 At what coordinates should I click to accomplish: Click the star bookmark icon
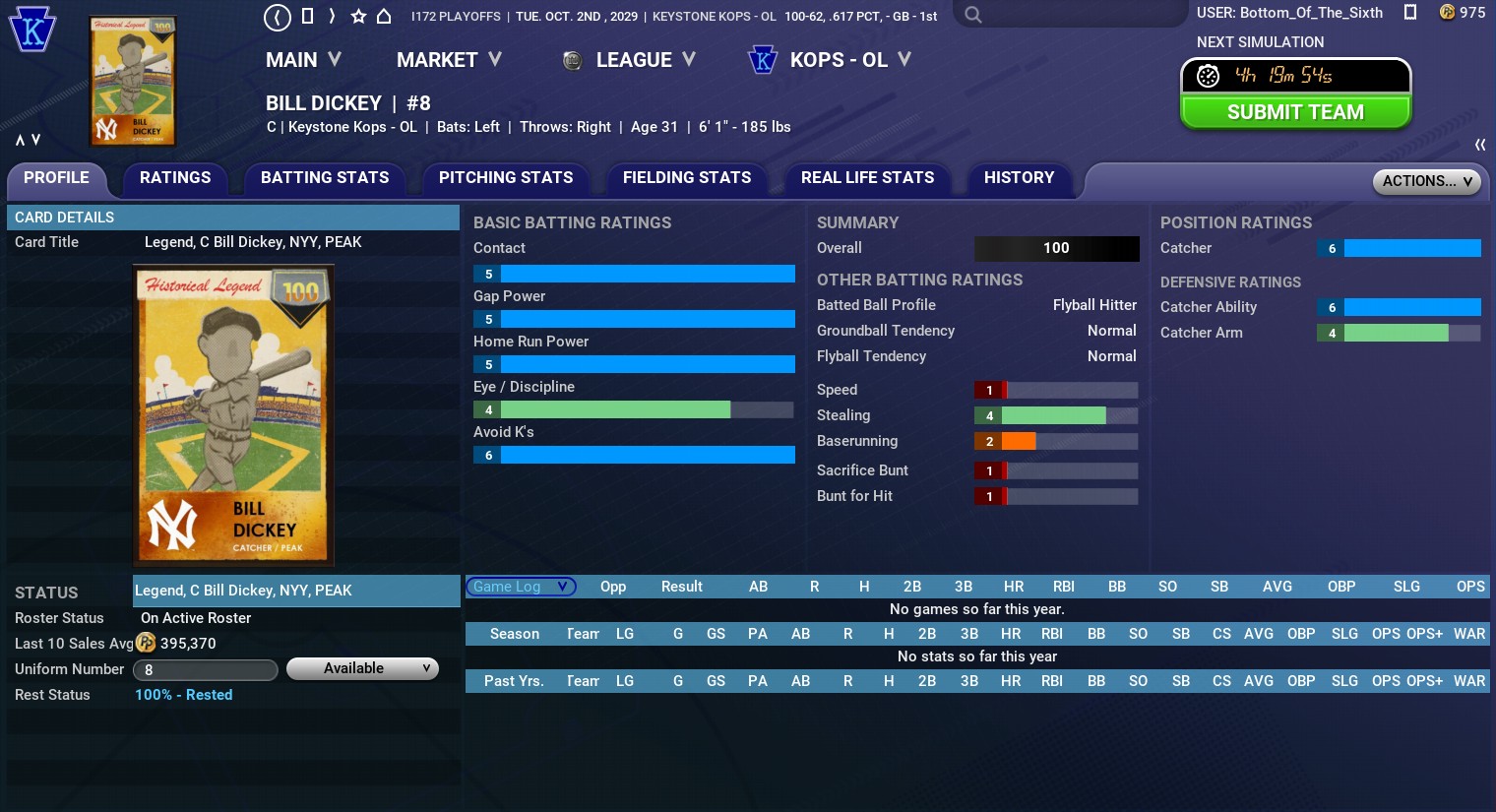(x=358, y=16)
